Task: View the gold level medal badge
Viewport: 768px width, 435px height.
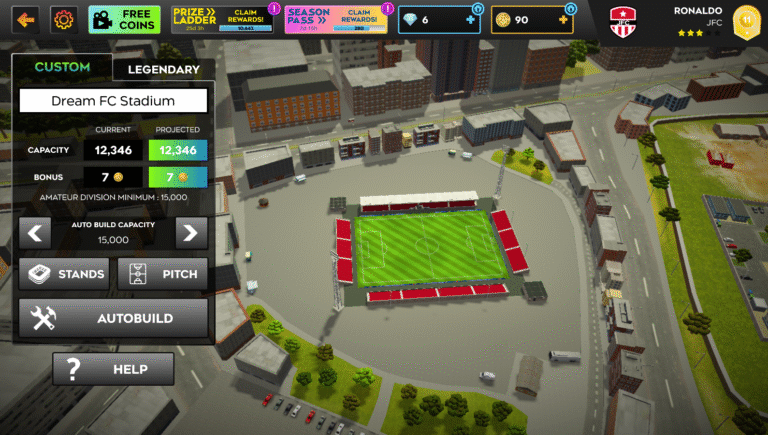Action: (744, 21)
